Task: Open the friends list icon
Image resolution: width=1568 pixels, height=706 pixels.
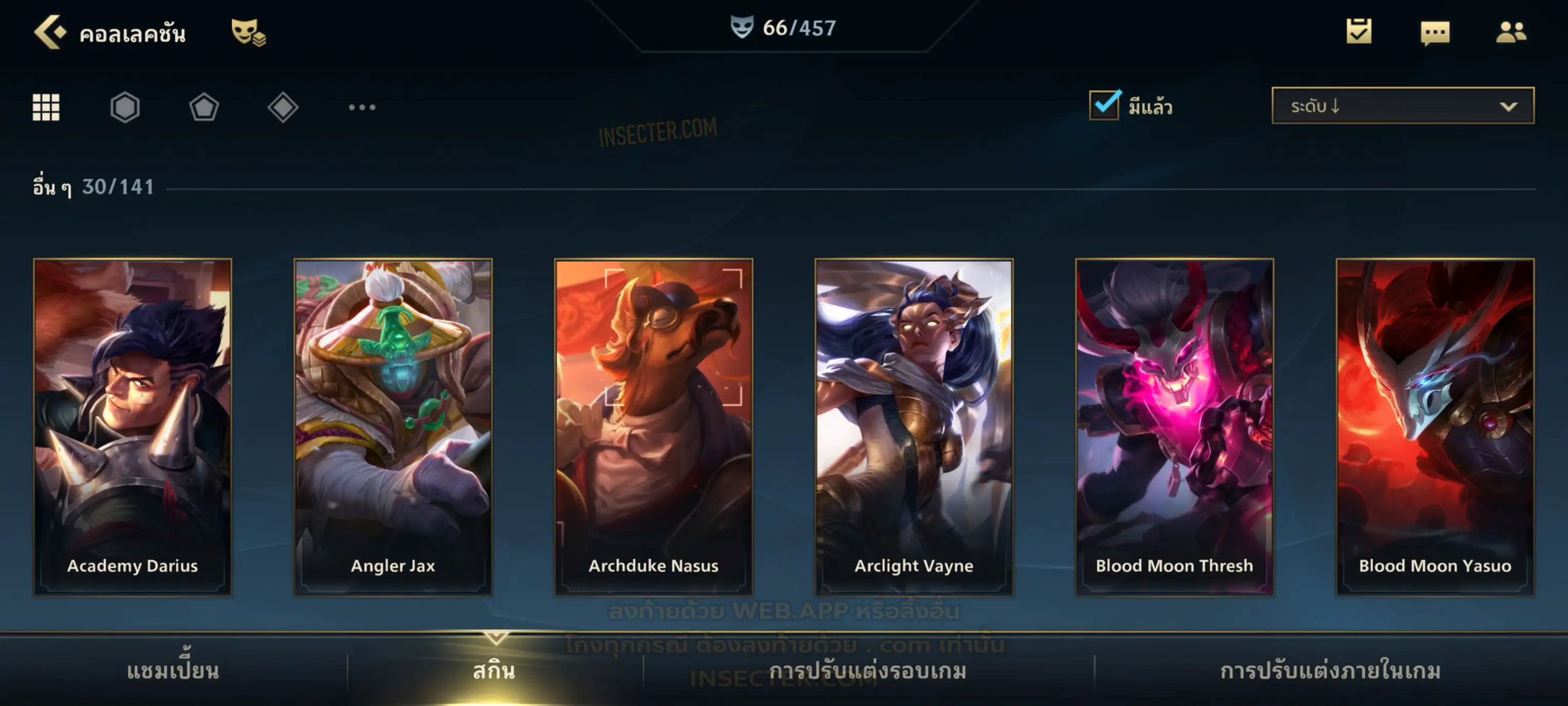Action: pos(1511,32)
